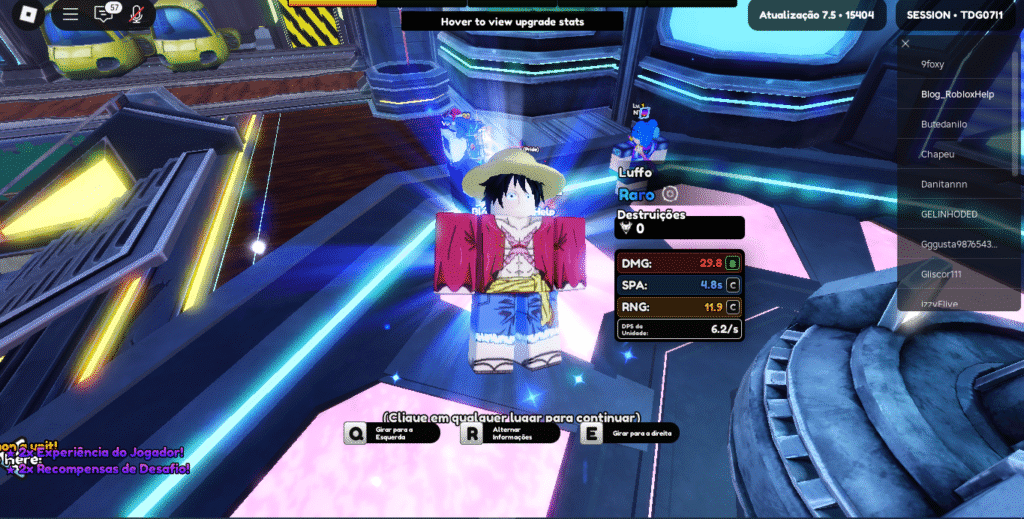Open the hamburger menu in the top bar
The width and height of the screenshot is (1024, 519).
click(70, 15)
